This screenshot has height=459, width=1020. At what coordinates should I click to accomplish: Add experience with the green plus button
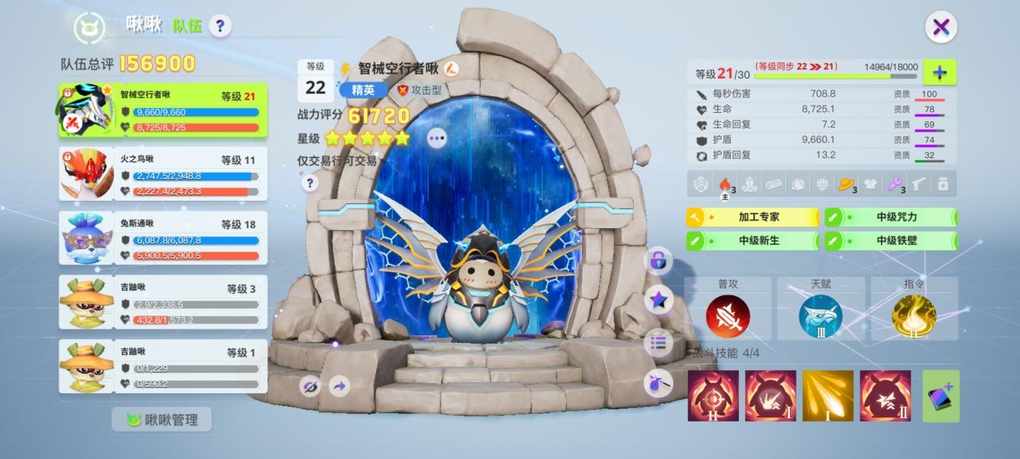tap(940, 72)
